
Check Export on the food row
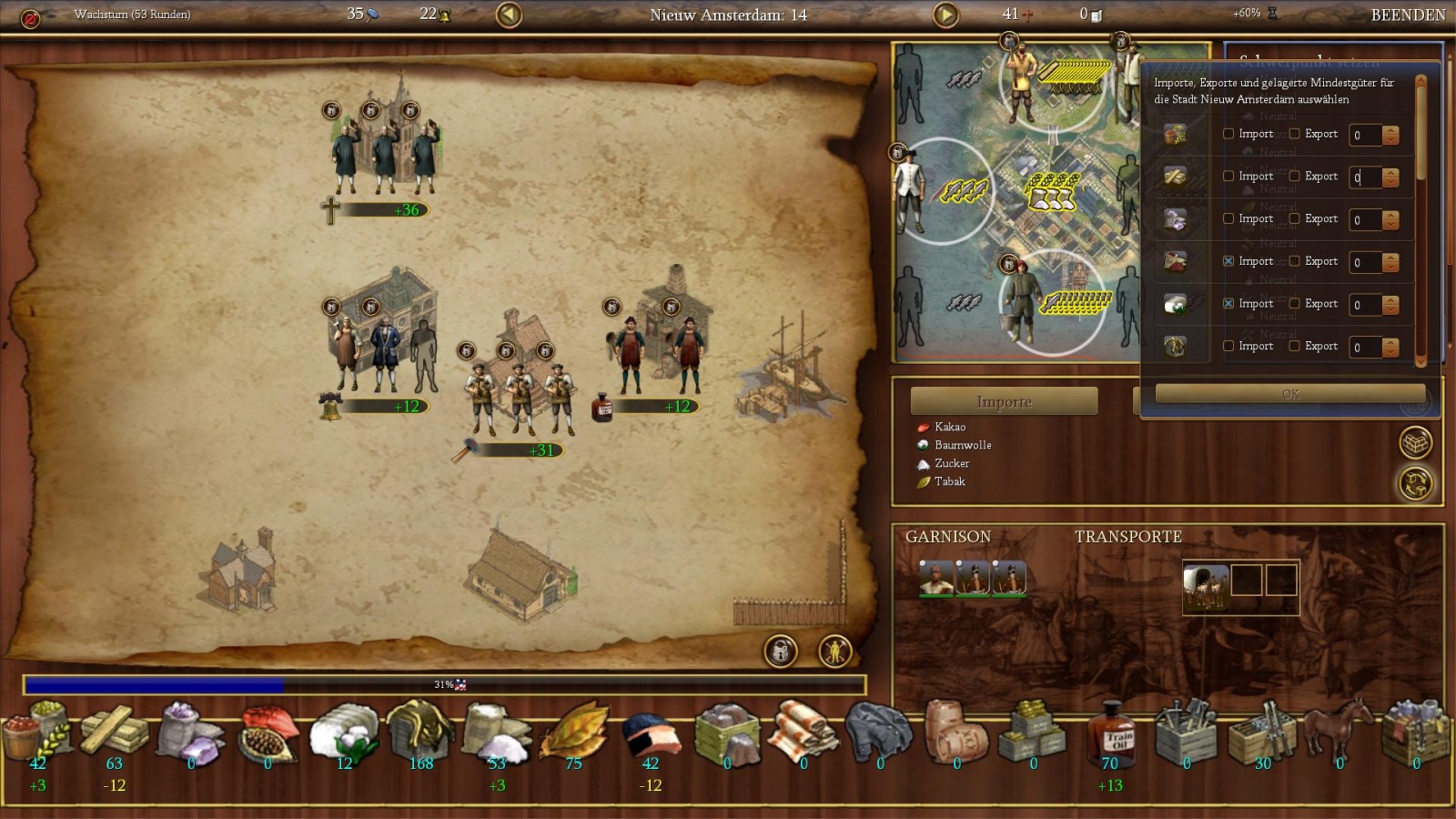click(x=1294, y=134)
